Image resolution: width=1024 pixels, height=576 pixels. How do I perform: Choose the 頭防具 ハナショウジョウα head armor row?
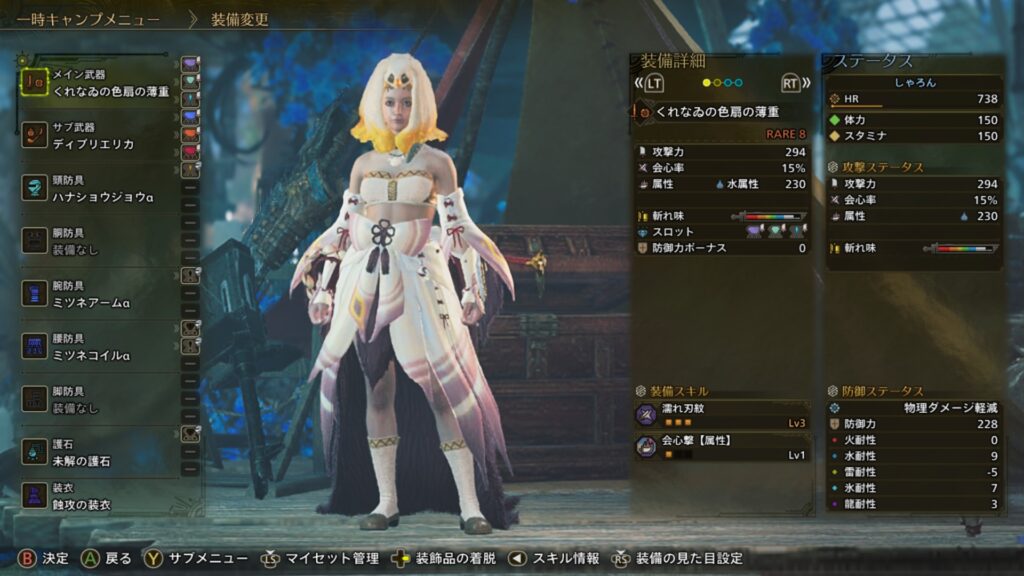100,189
